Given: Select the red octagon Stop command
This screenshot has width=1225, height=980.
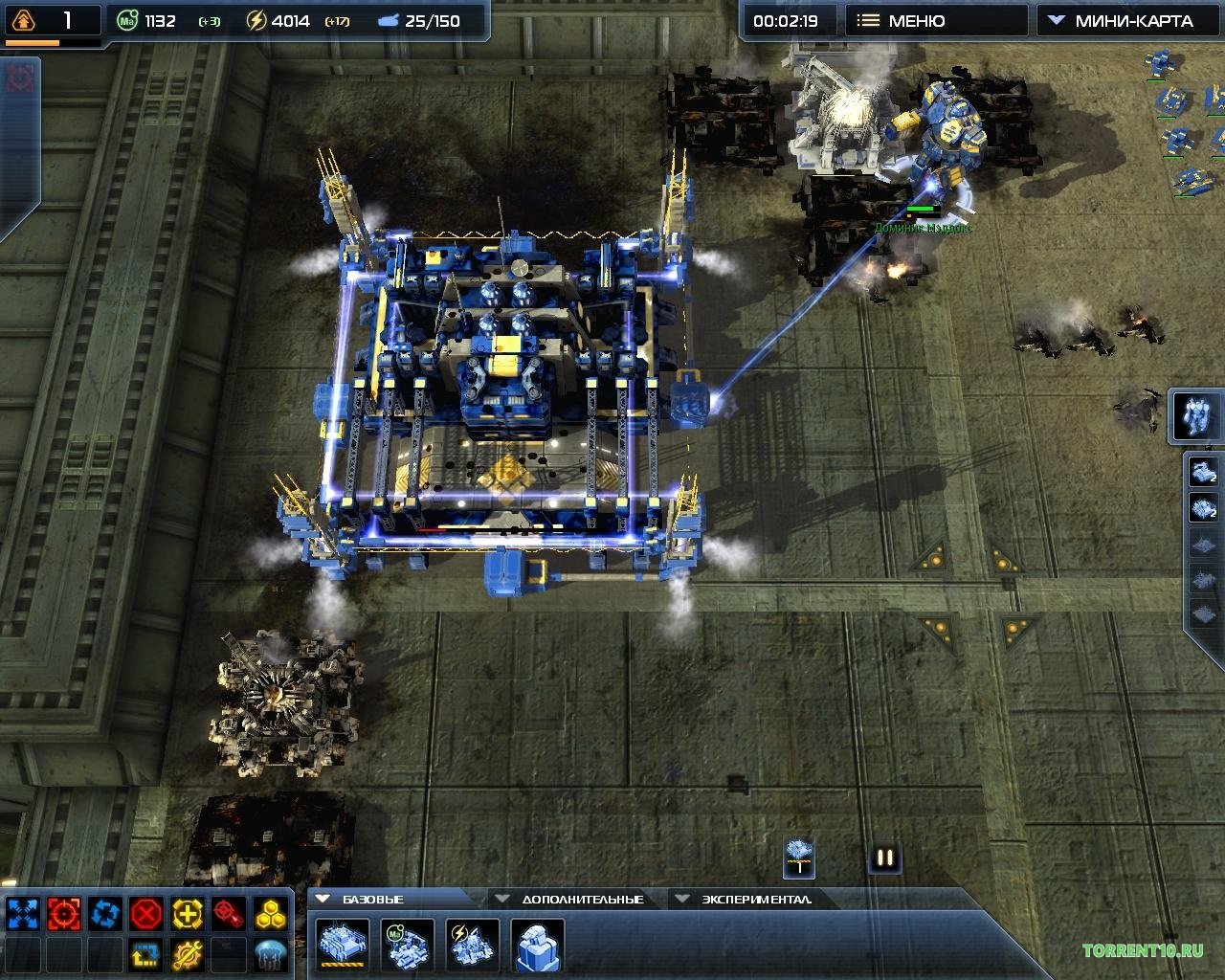Looking at the screenshot, I should point(144,912).
